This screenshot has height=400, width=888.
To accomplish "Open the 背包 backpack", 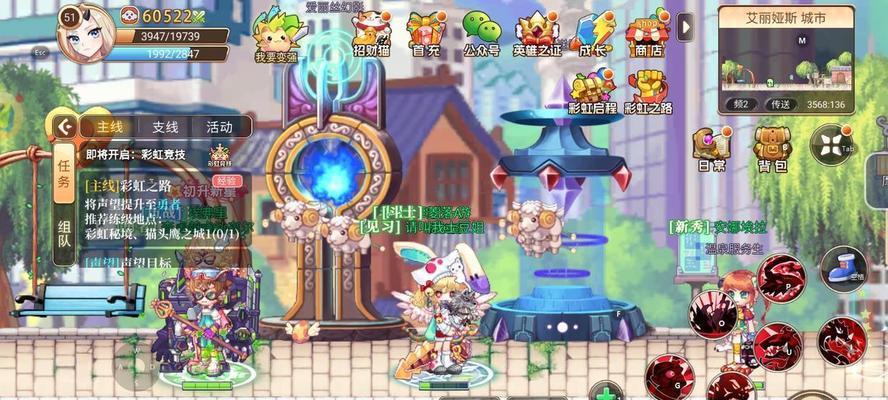I will [x=771, y=148].
